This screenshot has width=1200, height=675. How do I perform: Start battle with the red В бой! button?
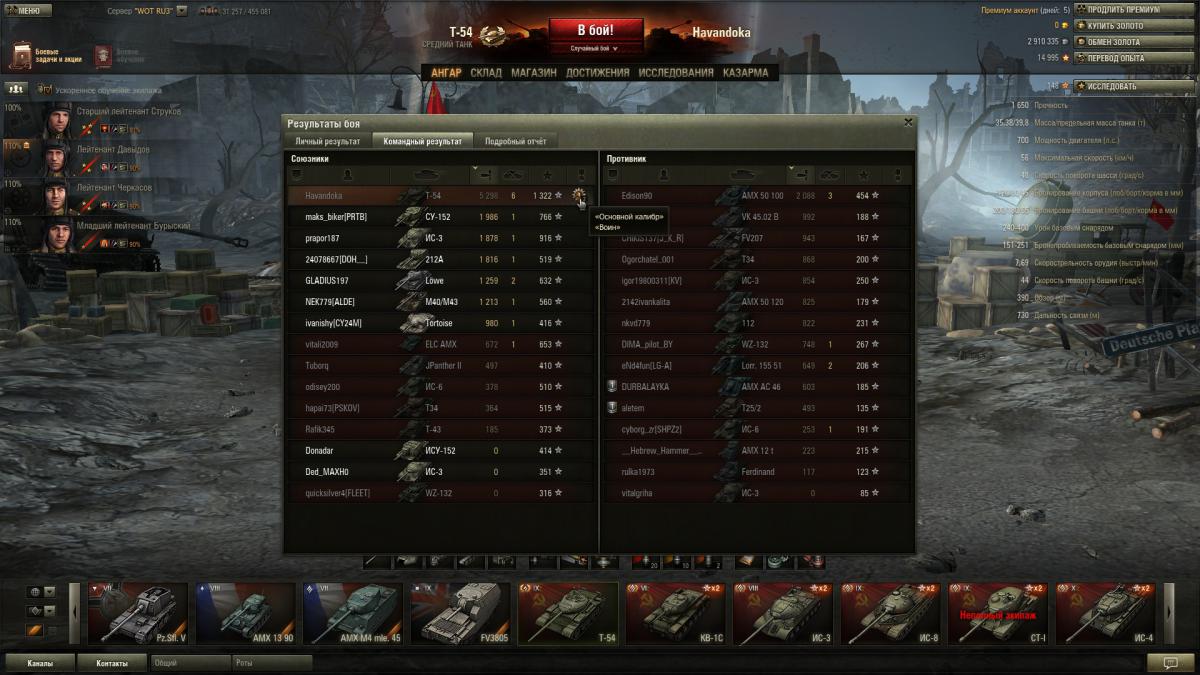pos(595,31)
